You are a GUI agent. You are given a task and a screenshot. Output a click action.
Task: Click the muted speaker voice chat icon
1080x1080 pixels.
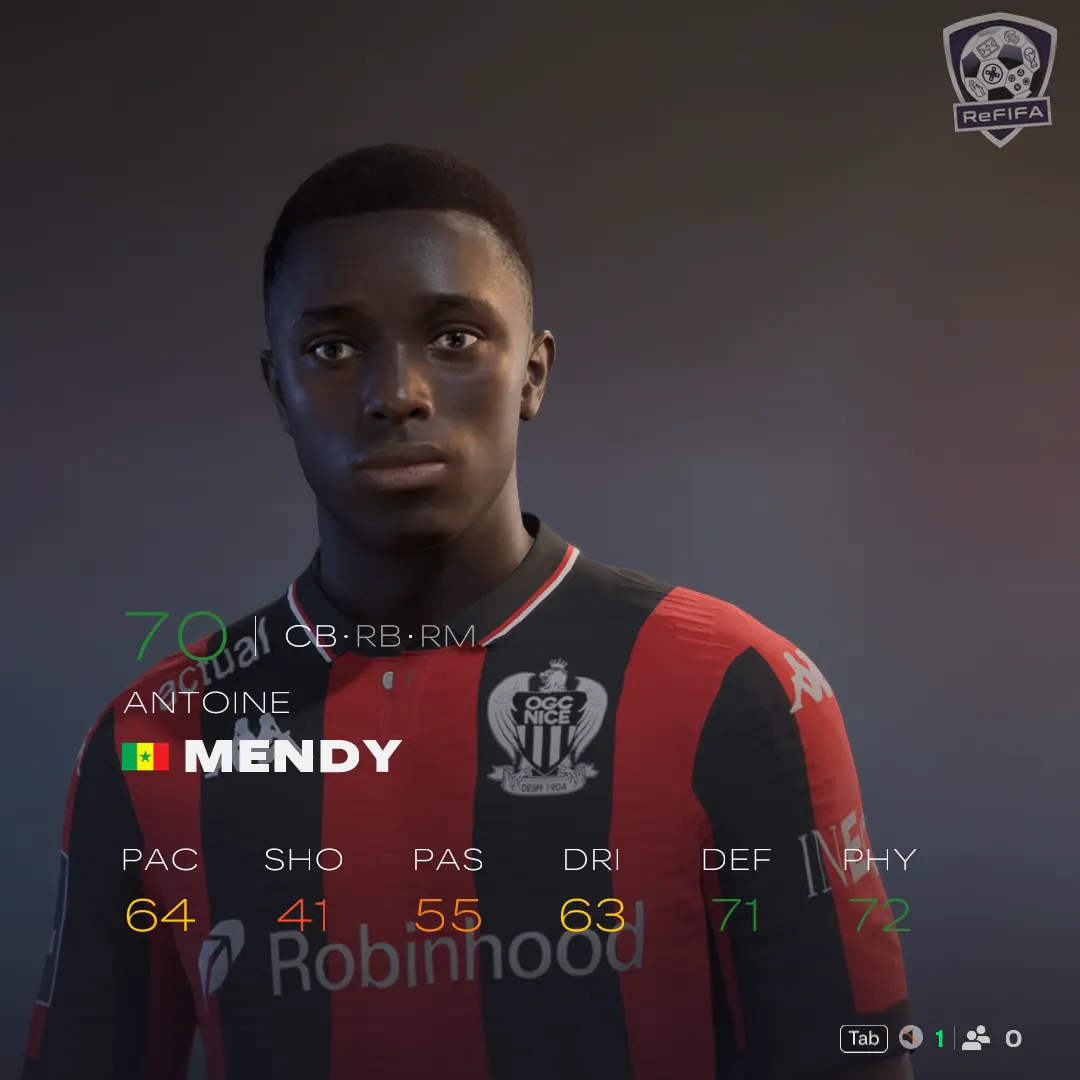(x=910, y=1039)
